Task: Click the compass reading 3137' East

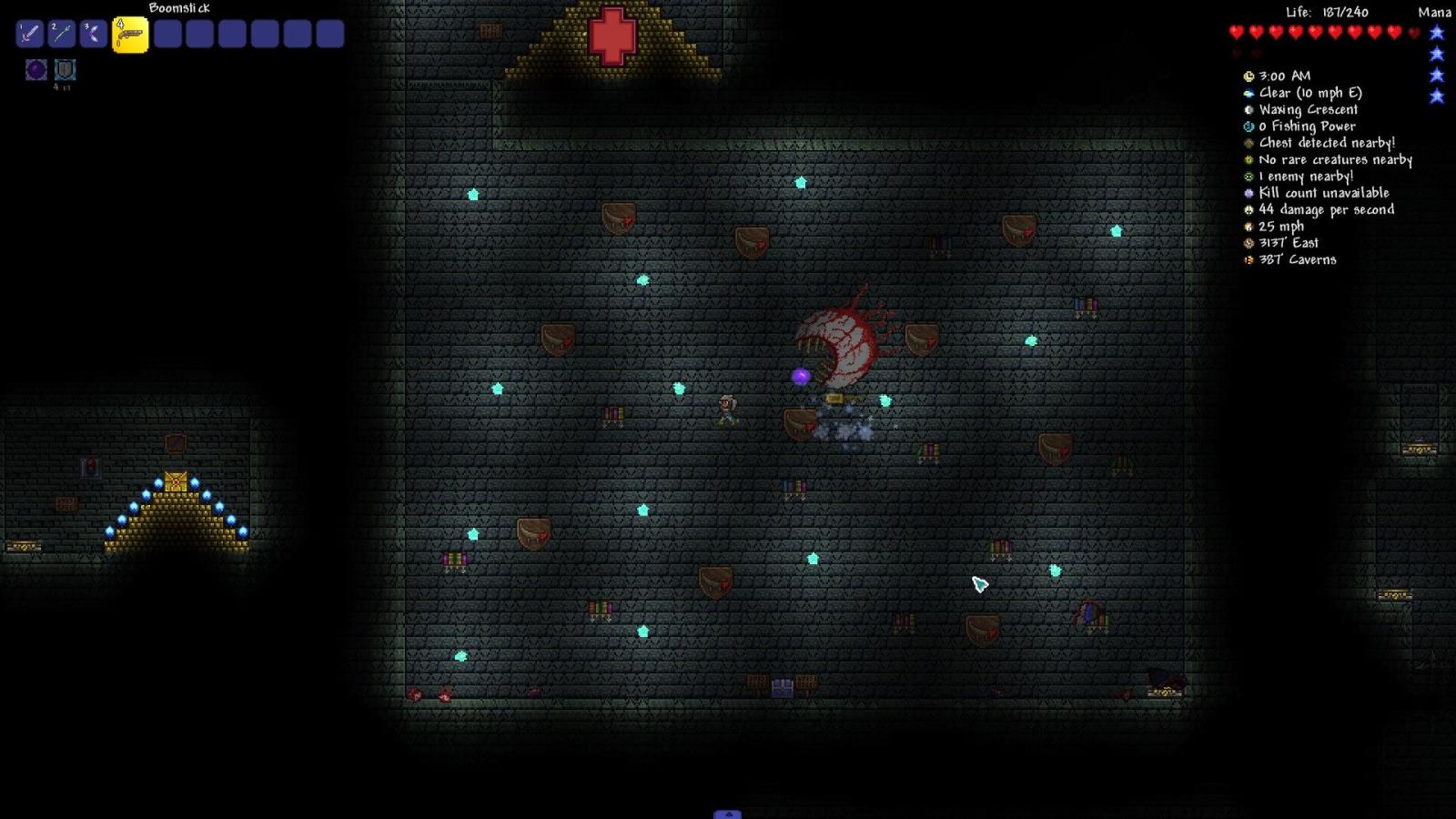Action: [x=1249, y=243]
